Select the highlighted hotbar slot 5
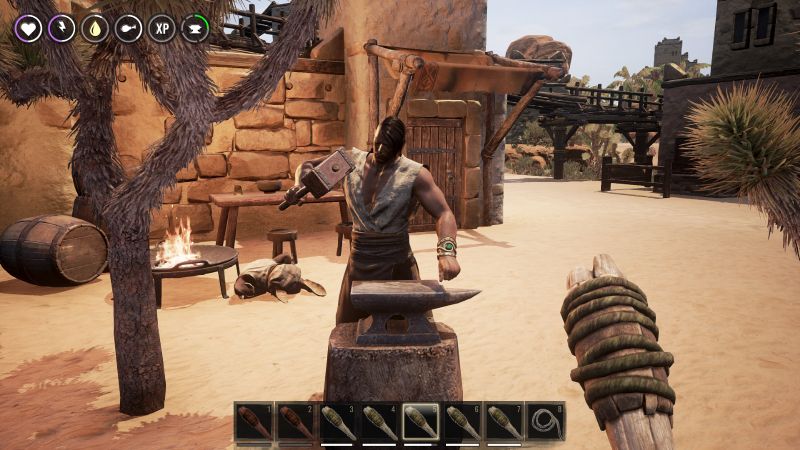Viewport: 800px width, 450px height. click(420, 422)
